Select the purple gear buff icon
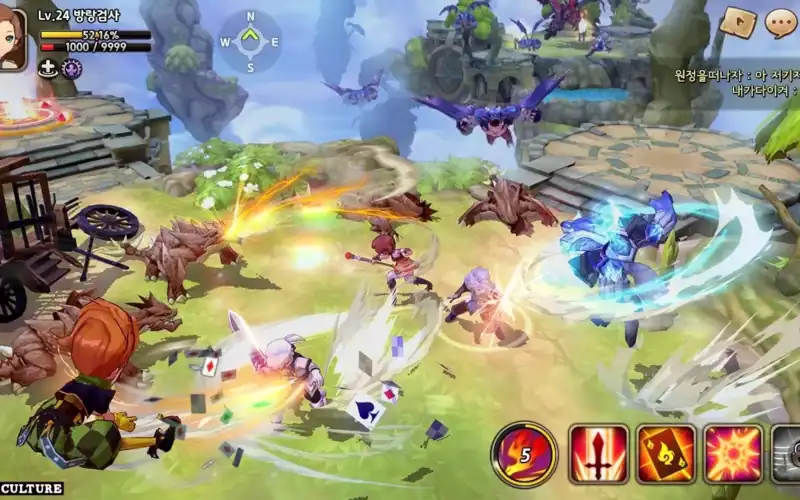Image resolution: width=800 pixels, height=500 pixels. click(71, 68)
